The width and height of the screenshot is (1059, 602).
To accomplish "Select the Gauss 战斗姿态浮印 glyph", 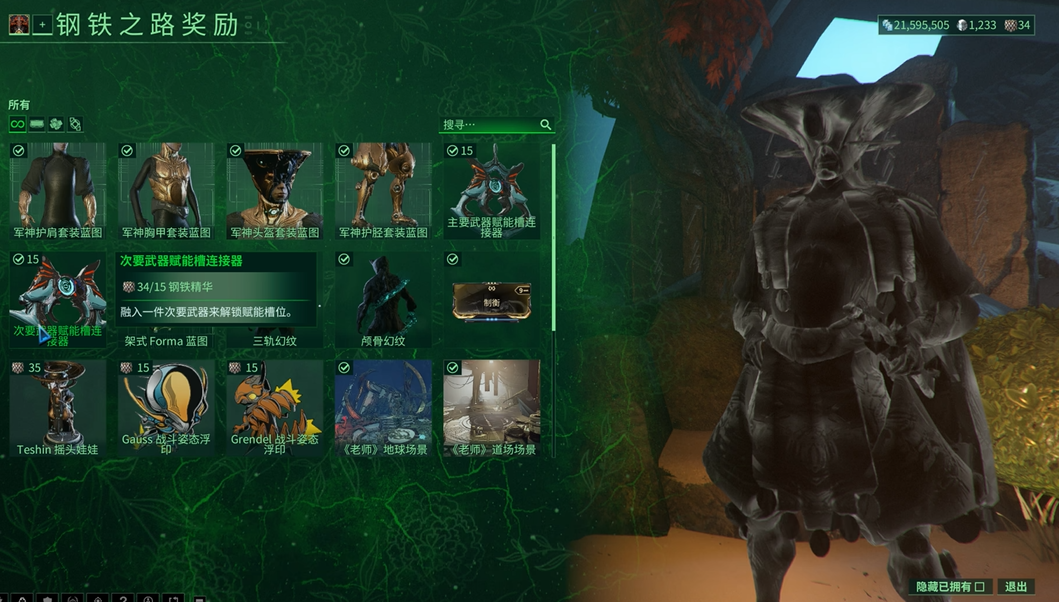I will [166, 407].
